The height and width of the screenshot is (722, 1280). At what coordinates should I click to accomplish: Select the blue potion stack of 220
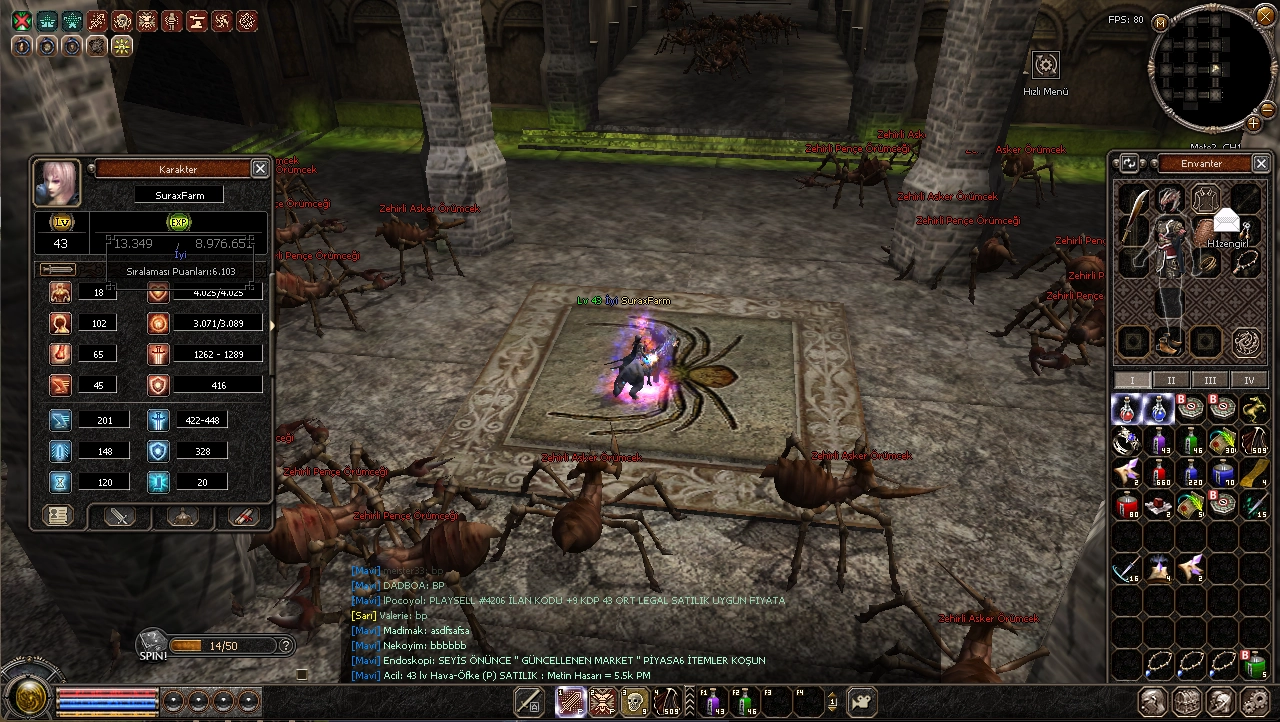[1192, 472]
